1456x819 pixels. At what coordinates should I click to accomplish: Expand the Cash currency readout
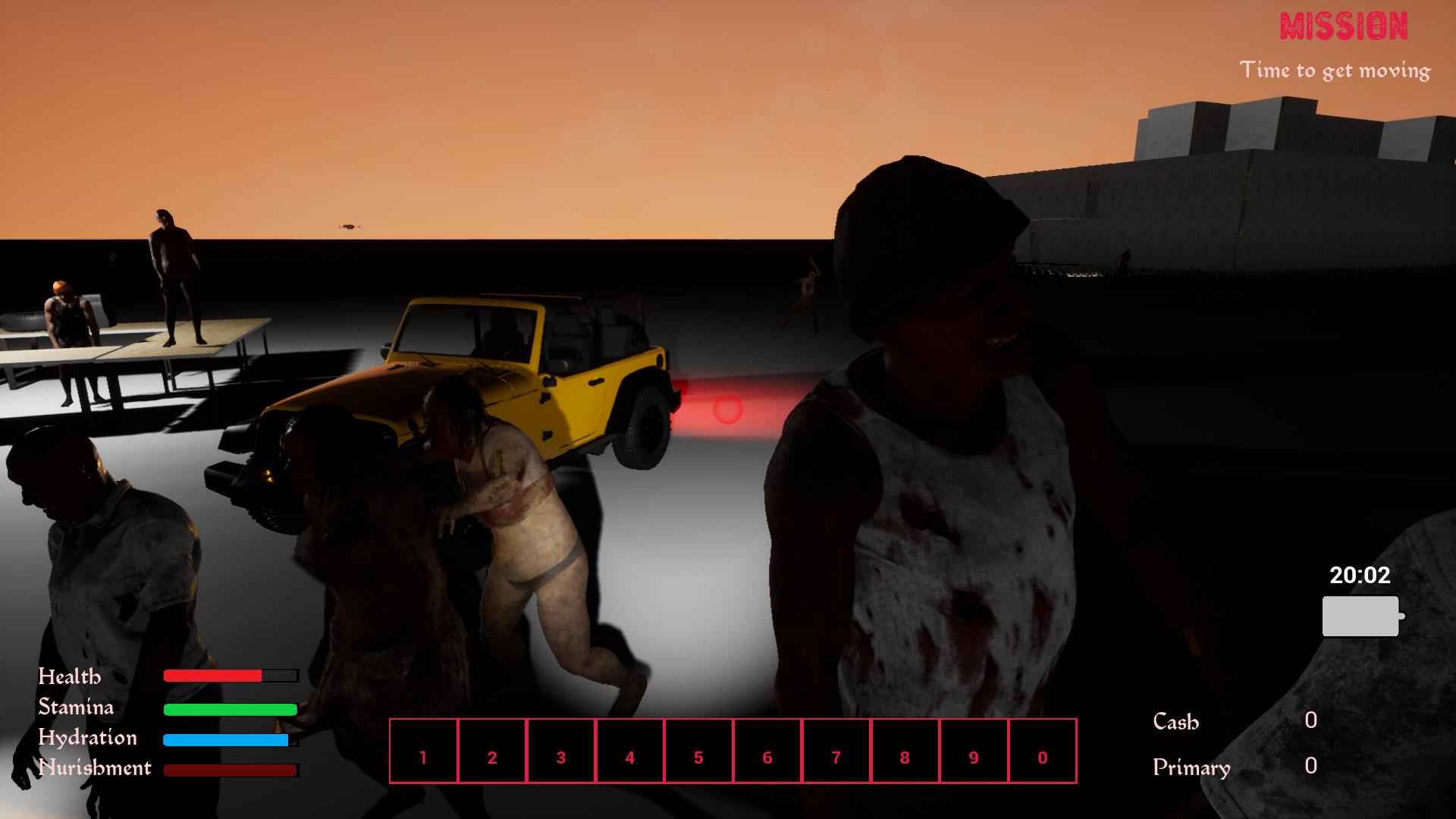coord(1175,722)
